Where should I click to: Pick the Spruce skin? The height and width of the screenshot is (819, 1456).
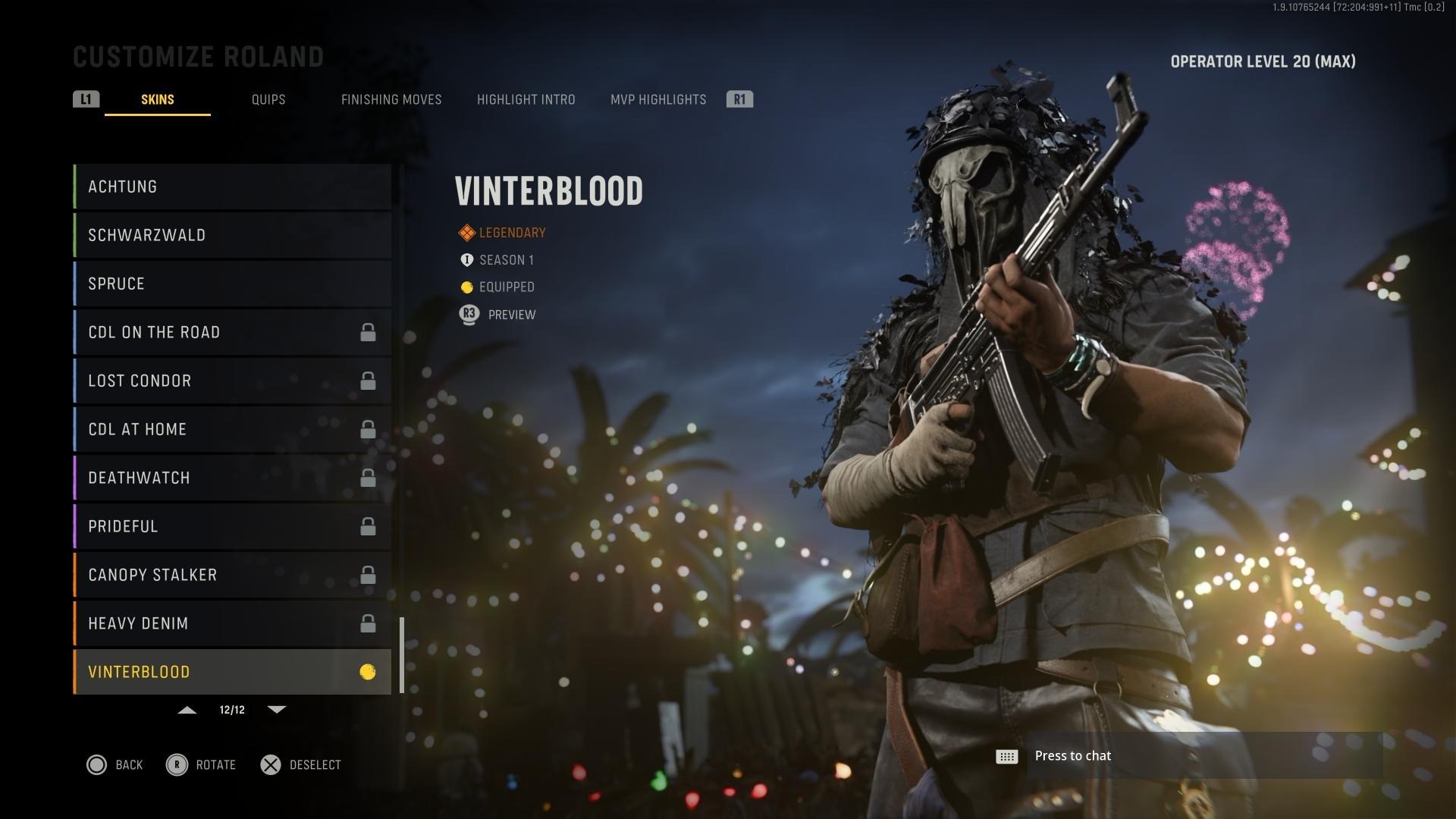click(x=232, y=284)
